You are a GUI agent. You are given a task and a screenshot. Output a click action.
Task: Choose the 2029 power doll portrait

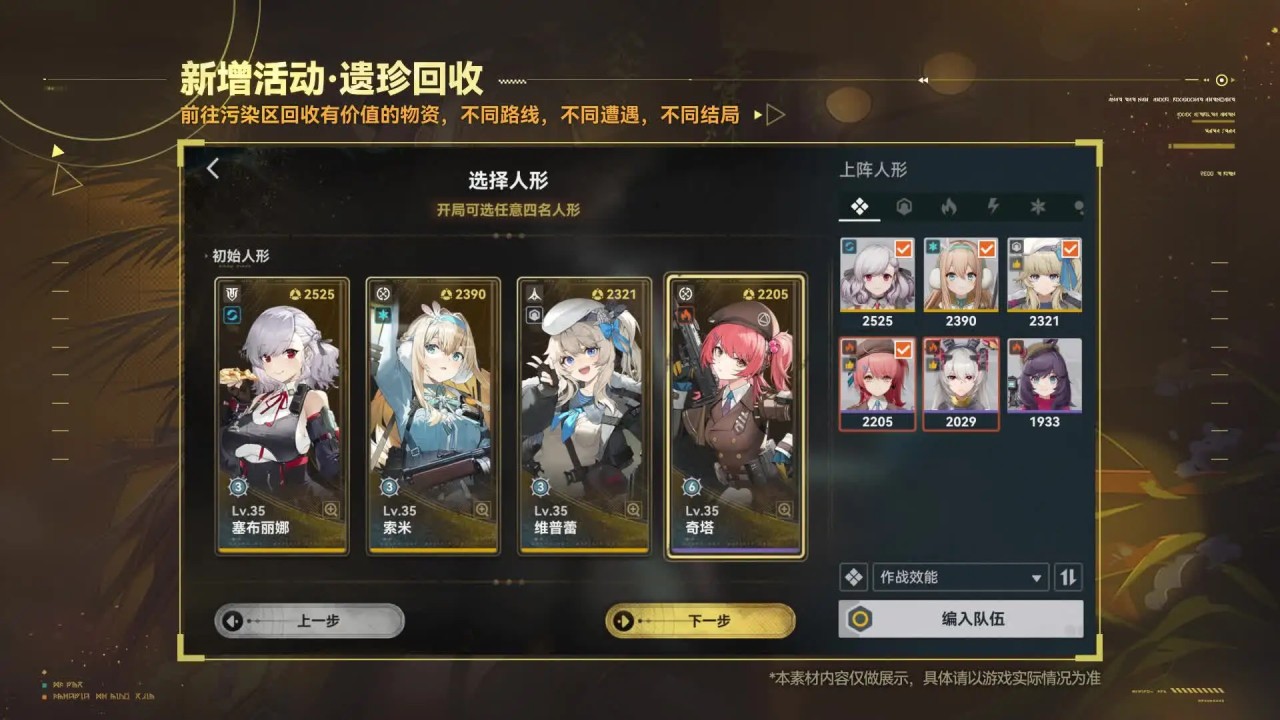click(x=960, y=376)
